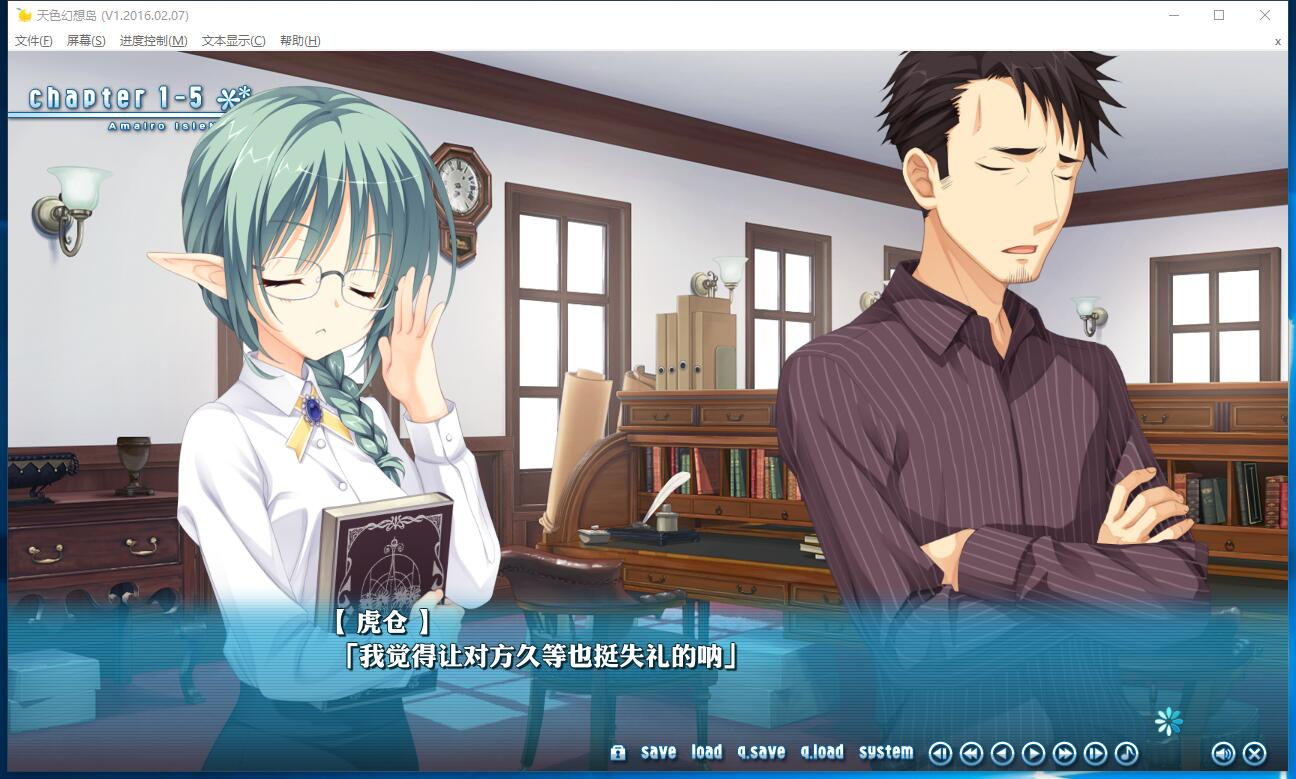
Task: Open the 文本显示(C) menu
Action: coord(233,41)
